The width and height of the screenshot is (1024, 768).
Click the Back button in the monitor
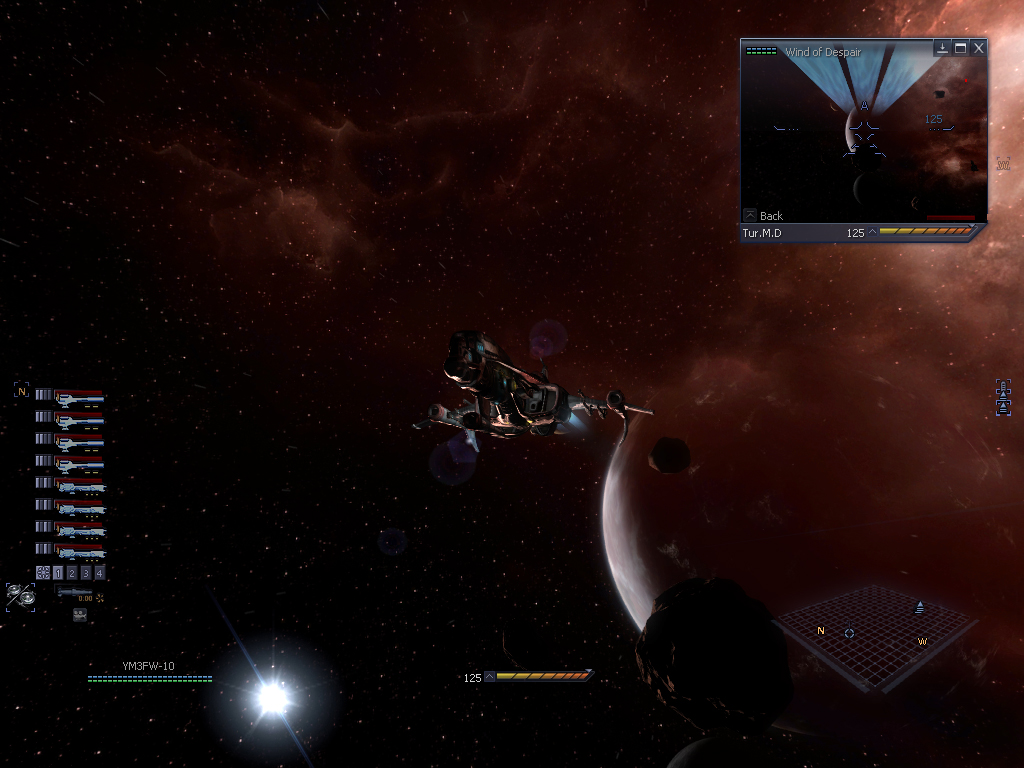click(x=763, y=216)
